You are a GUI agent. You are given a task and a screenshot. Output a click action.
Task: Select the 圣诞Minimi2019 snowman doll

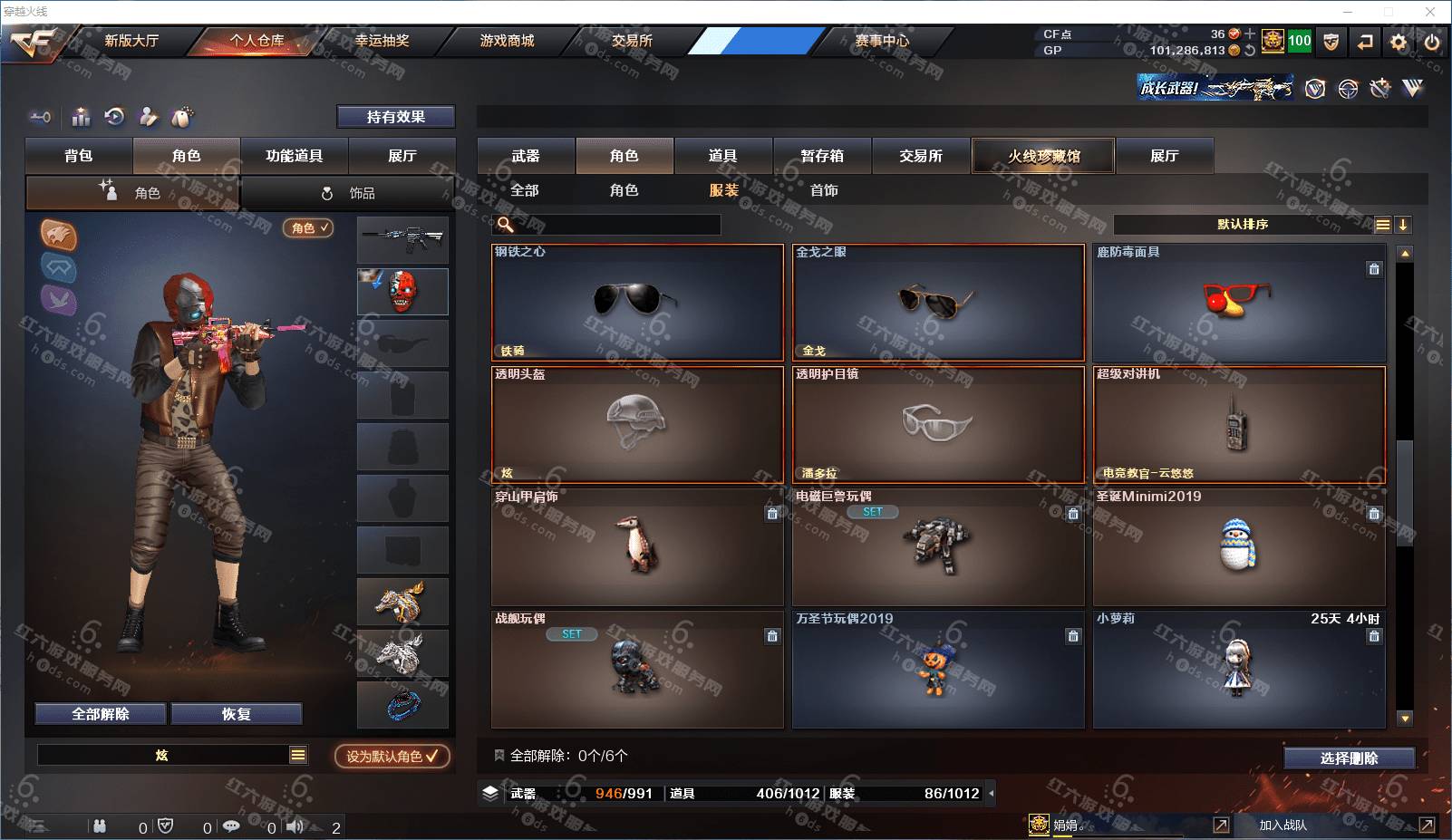click(x=1238, y=547)
